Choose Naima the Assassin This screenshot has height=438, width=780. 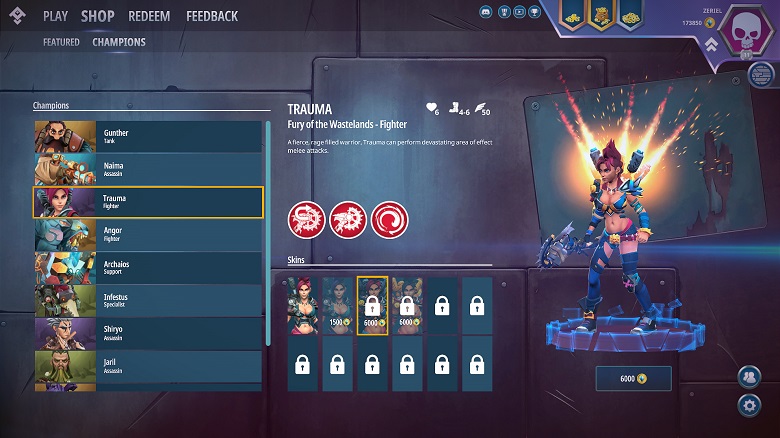pyautogui.click(x=148, y=169)
